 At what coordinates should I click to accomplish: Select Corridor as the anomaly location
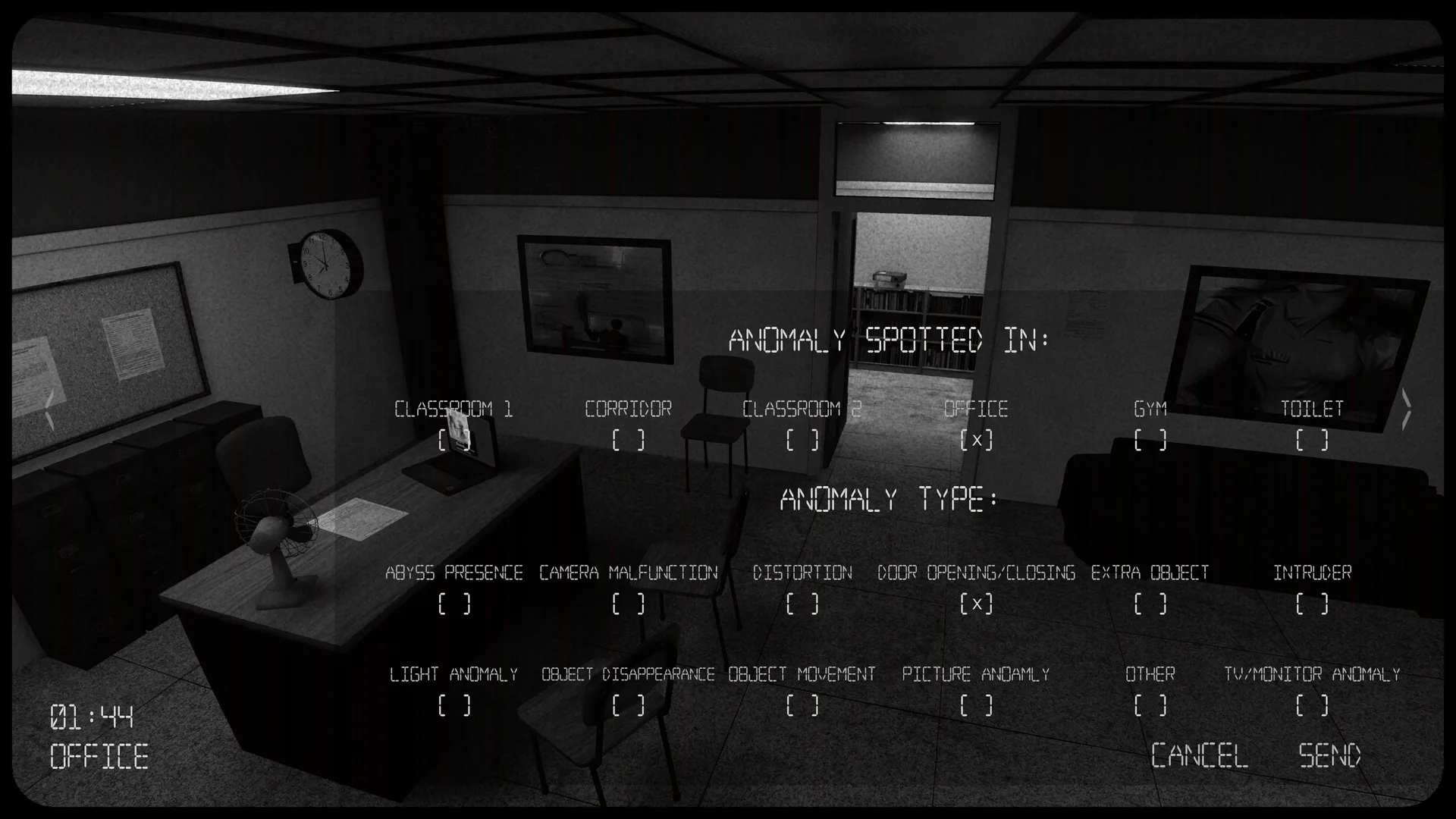[x=628, y=440]
